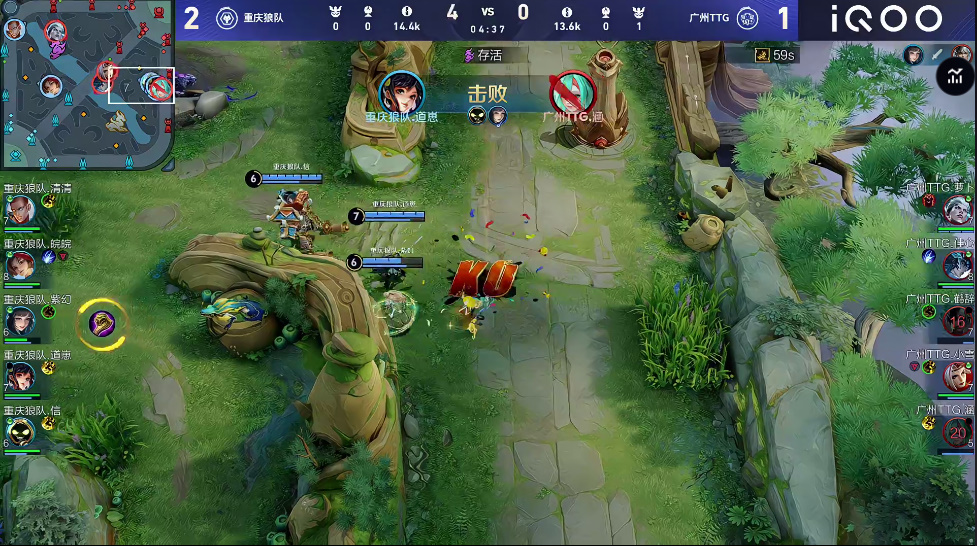Select 重庆狼队.皖皖 player portrait
The height and width of the screenshot is (546, 977).
pyautogui.click(x=20, y=265)
